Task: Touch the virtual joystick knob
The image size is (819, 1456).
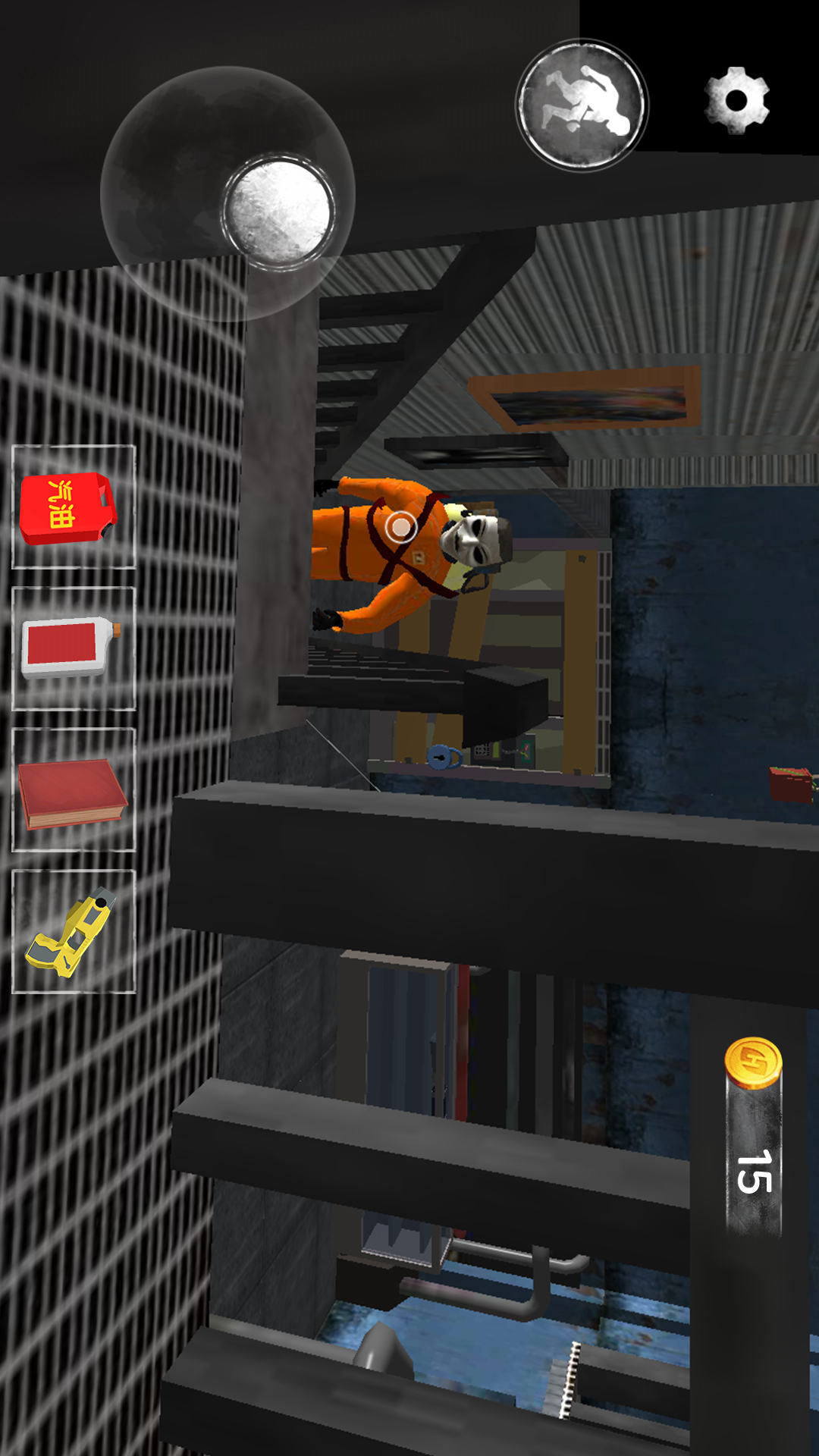Action: coord(278,211)
